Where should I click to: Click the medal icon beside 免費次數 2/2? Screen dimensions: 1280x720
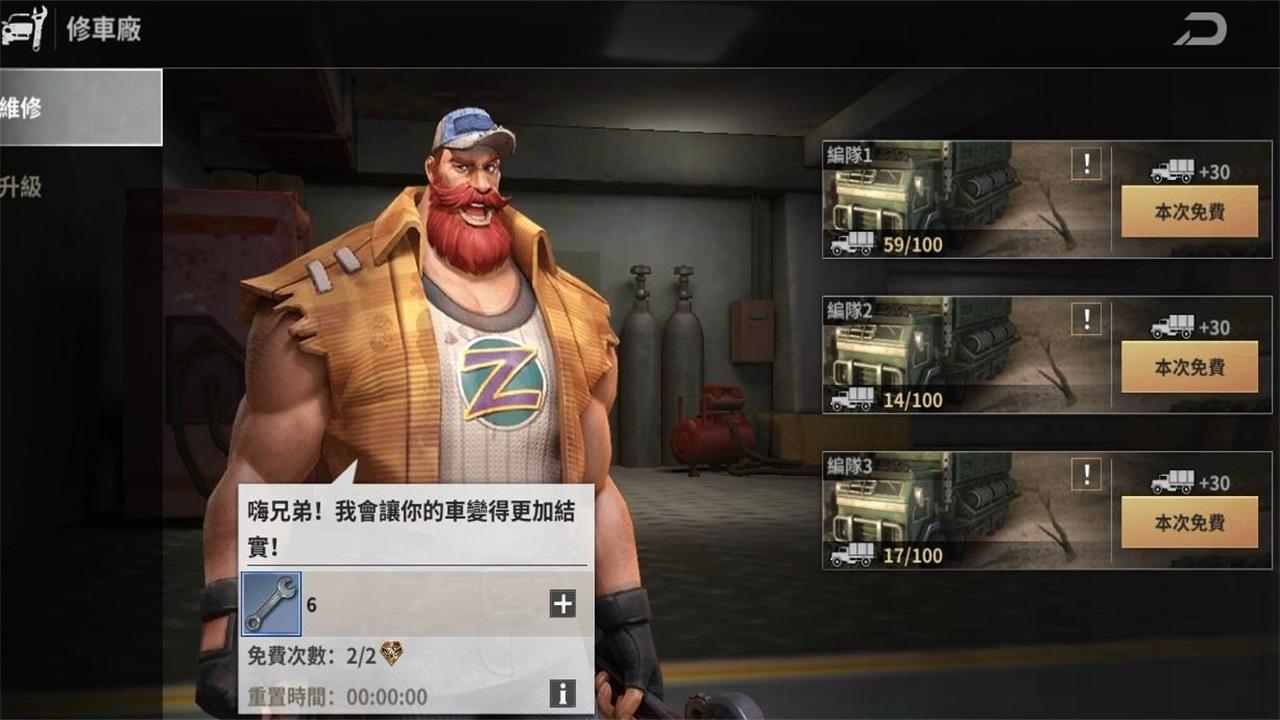click(x=394, y=651)
